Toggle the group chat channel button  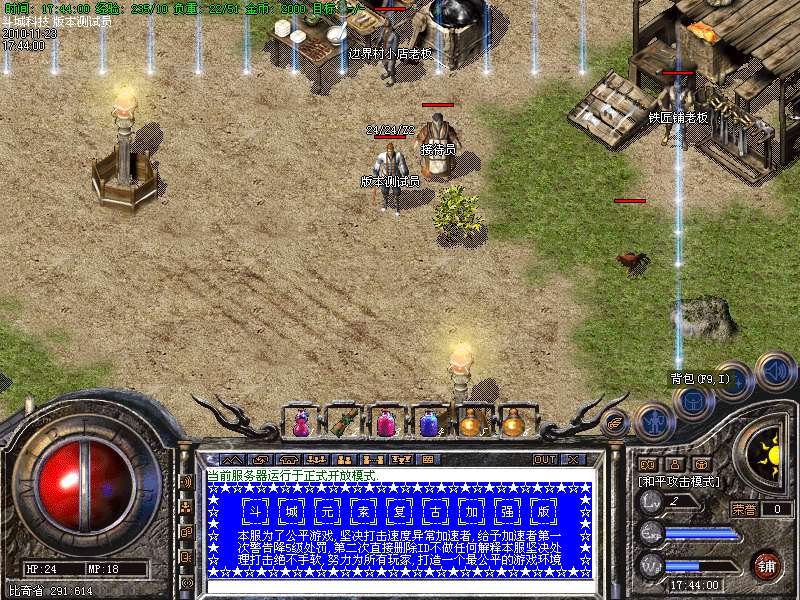pyautogui.click(x=186, y=506)
